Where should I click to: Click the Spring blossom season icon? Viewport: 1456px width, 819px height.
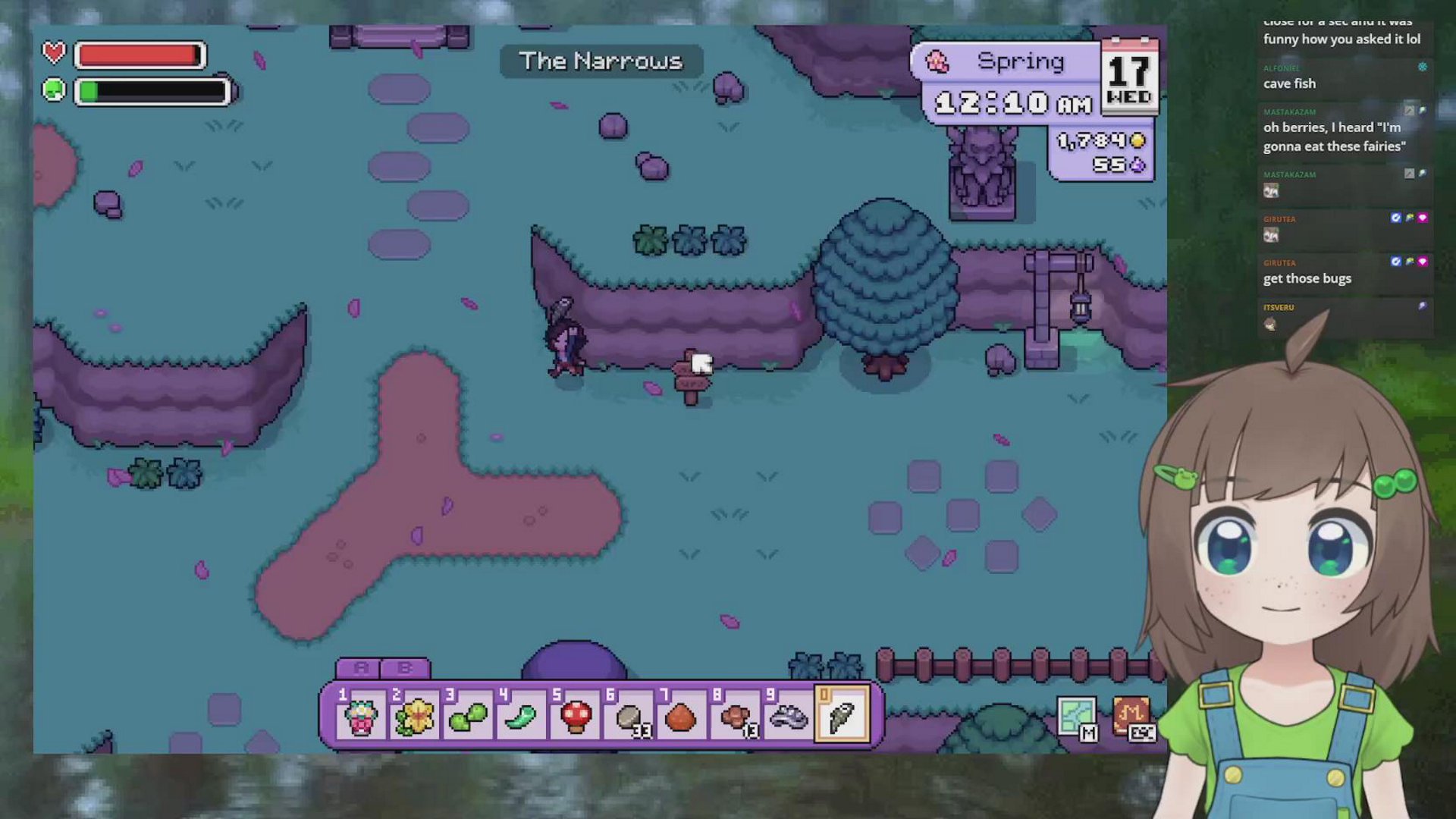pyautogui.click(x=937, y=61)
